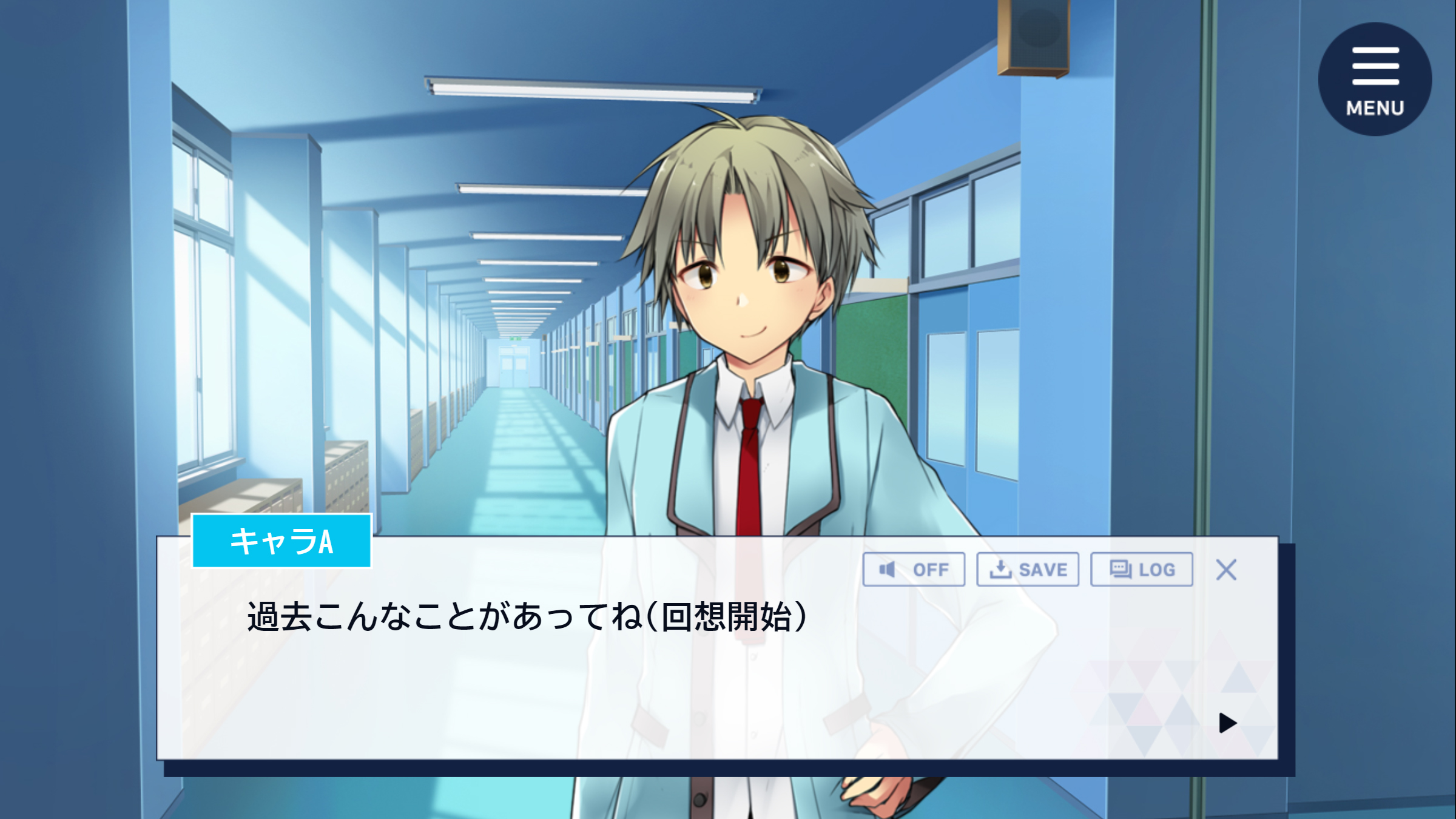Click the speaker icon on the OFF button

pos(888,569)
